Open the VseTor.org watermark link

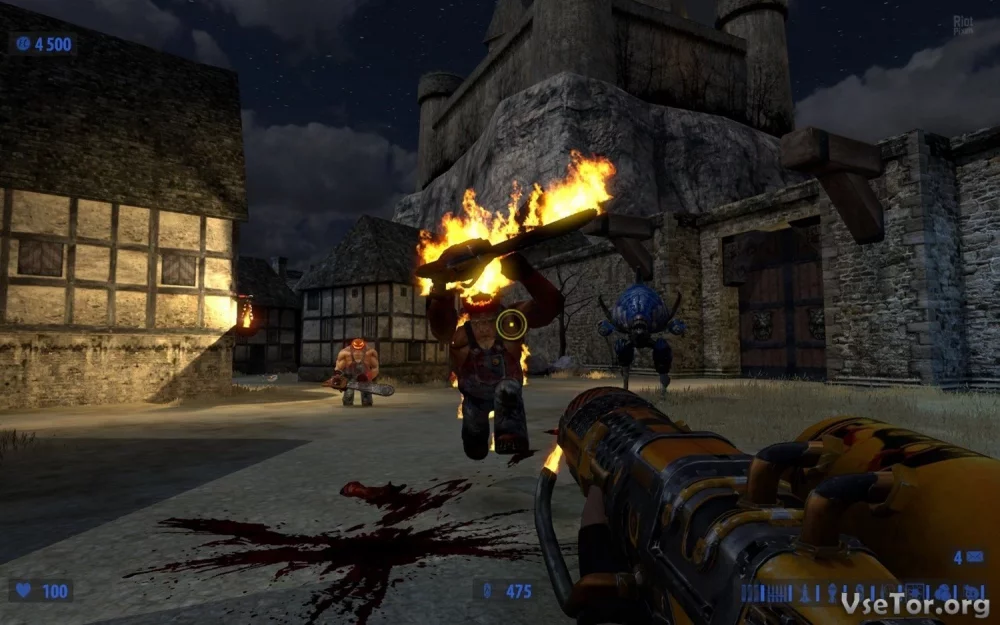(916, 605)
